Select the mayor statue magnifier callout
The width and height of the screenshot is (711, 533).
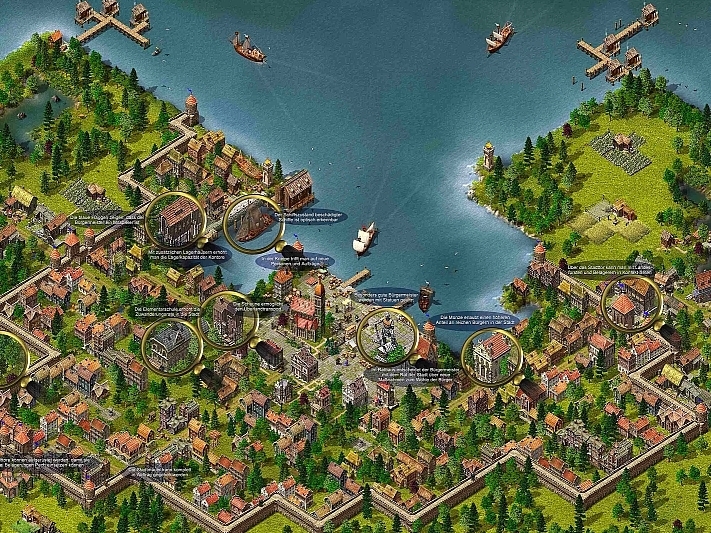coord(387,336)
